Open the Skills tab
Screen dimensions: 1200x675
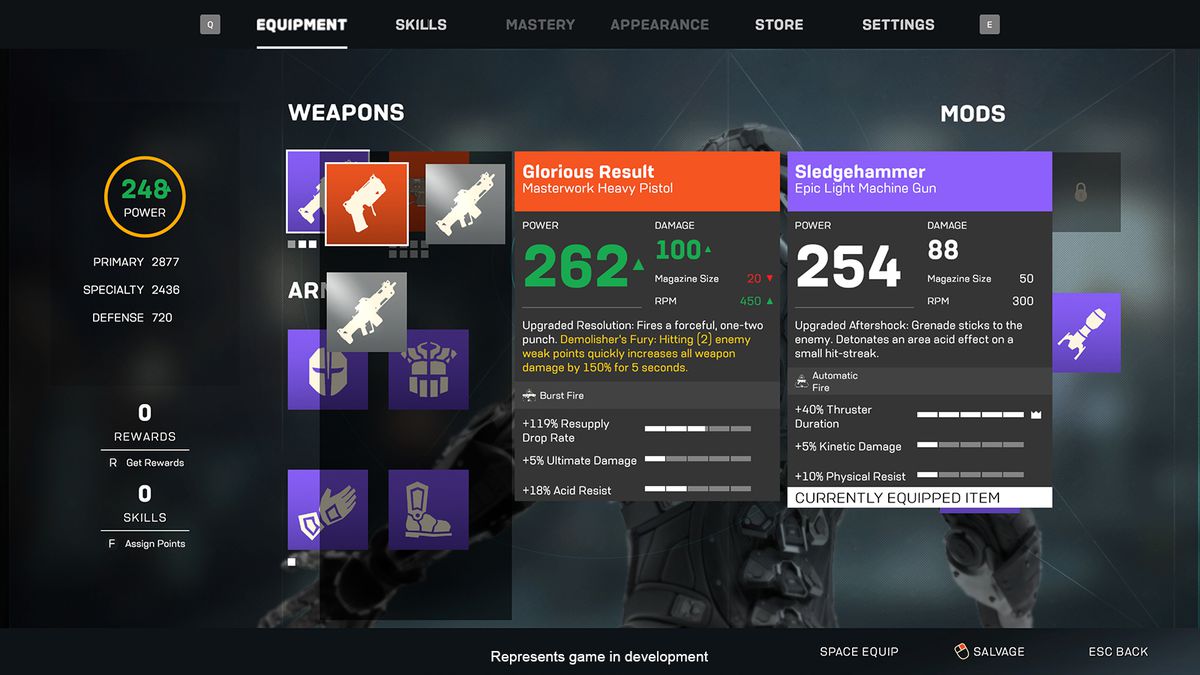point(421,25)
